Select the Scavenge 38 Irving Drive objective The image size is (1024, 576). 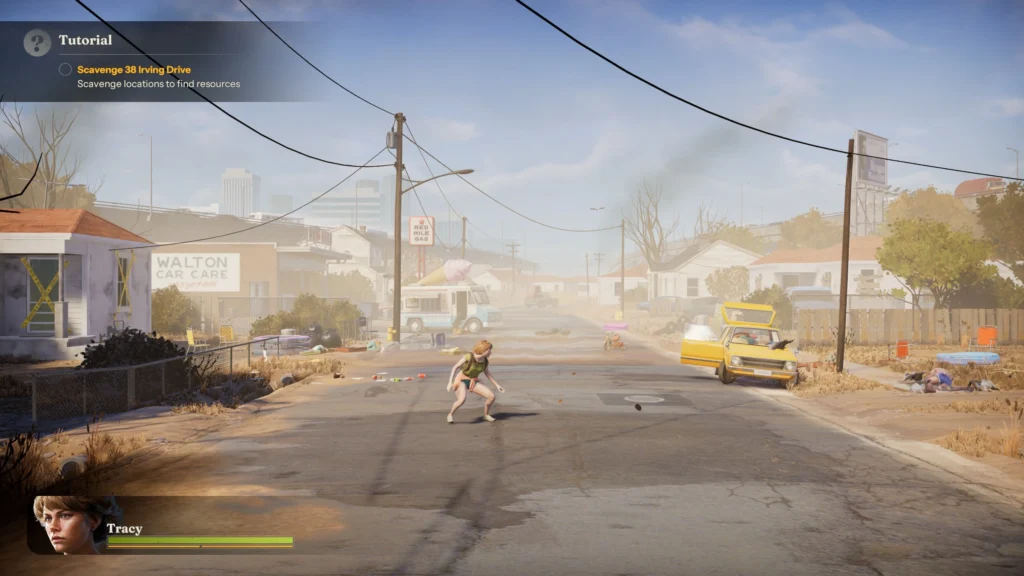point(133,70)
